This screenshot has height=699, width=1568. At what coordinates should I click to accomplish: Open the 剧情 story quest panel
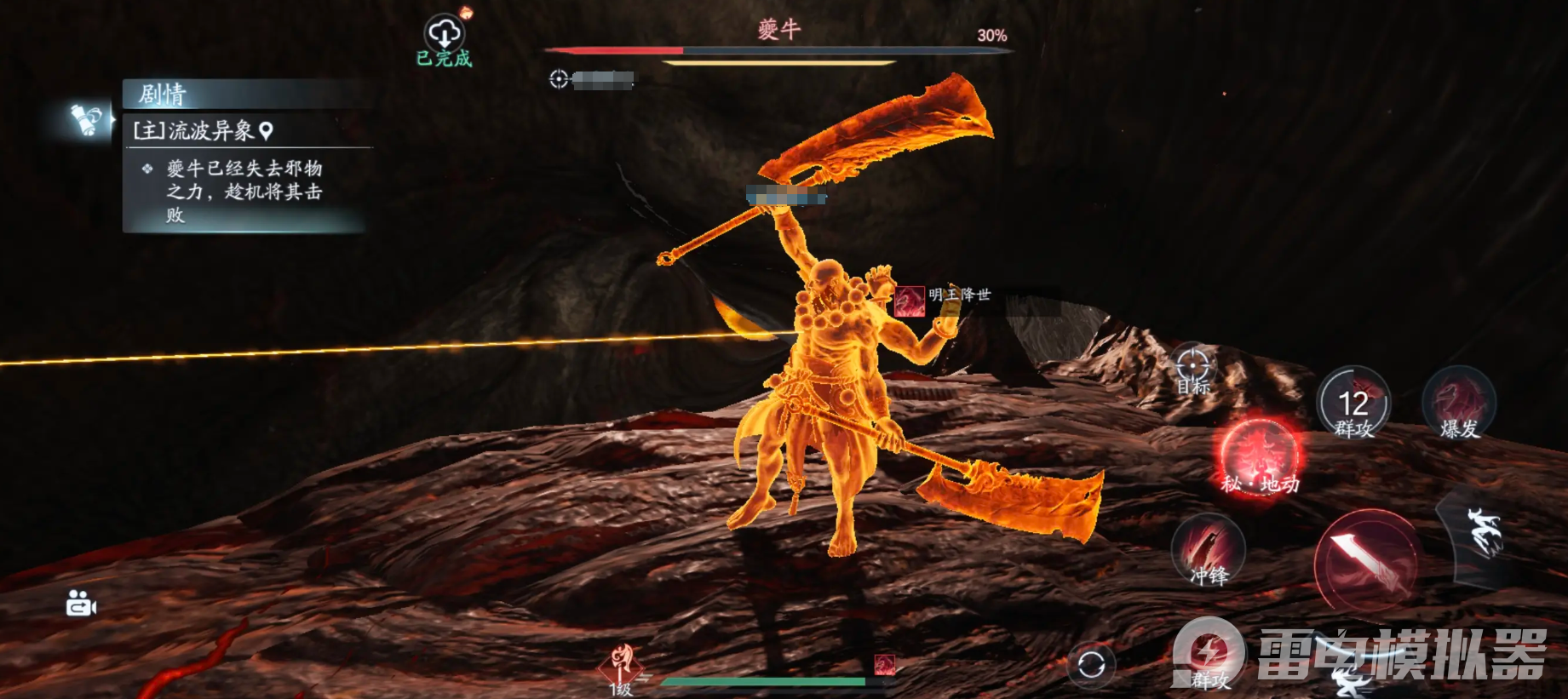[162, 94]
